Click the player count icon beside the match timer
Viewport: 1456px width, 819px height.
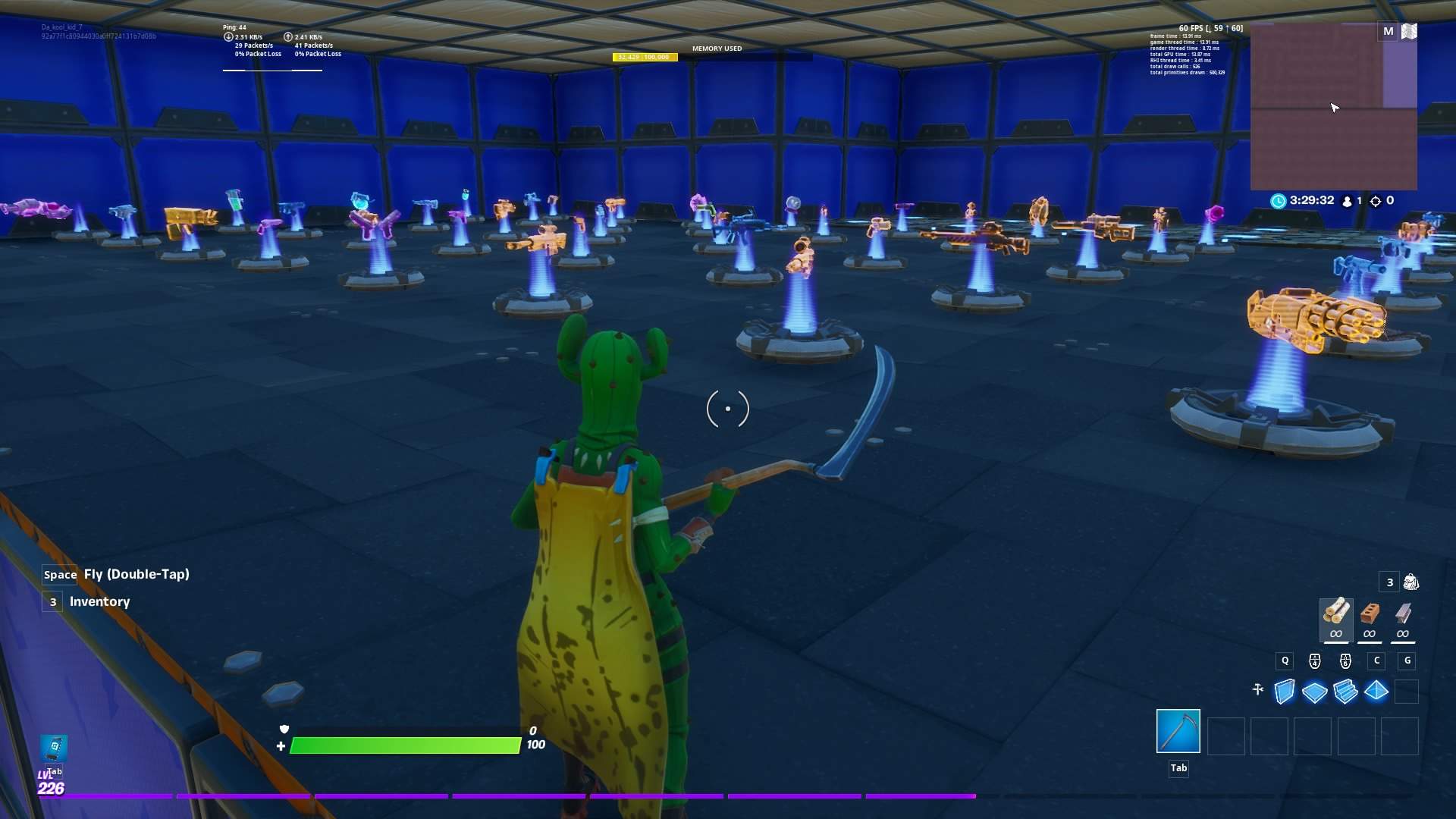coord(1347,201)
